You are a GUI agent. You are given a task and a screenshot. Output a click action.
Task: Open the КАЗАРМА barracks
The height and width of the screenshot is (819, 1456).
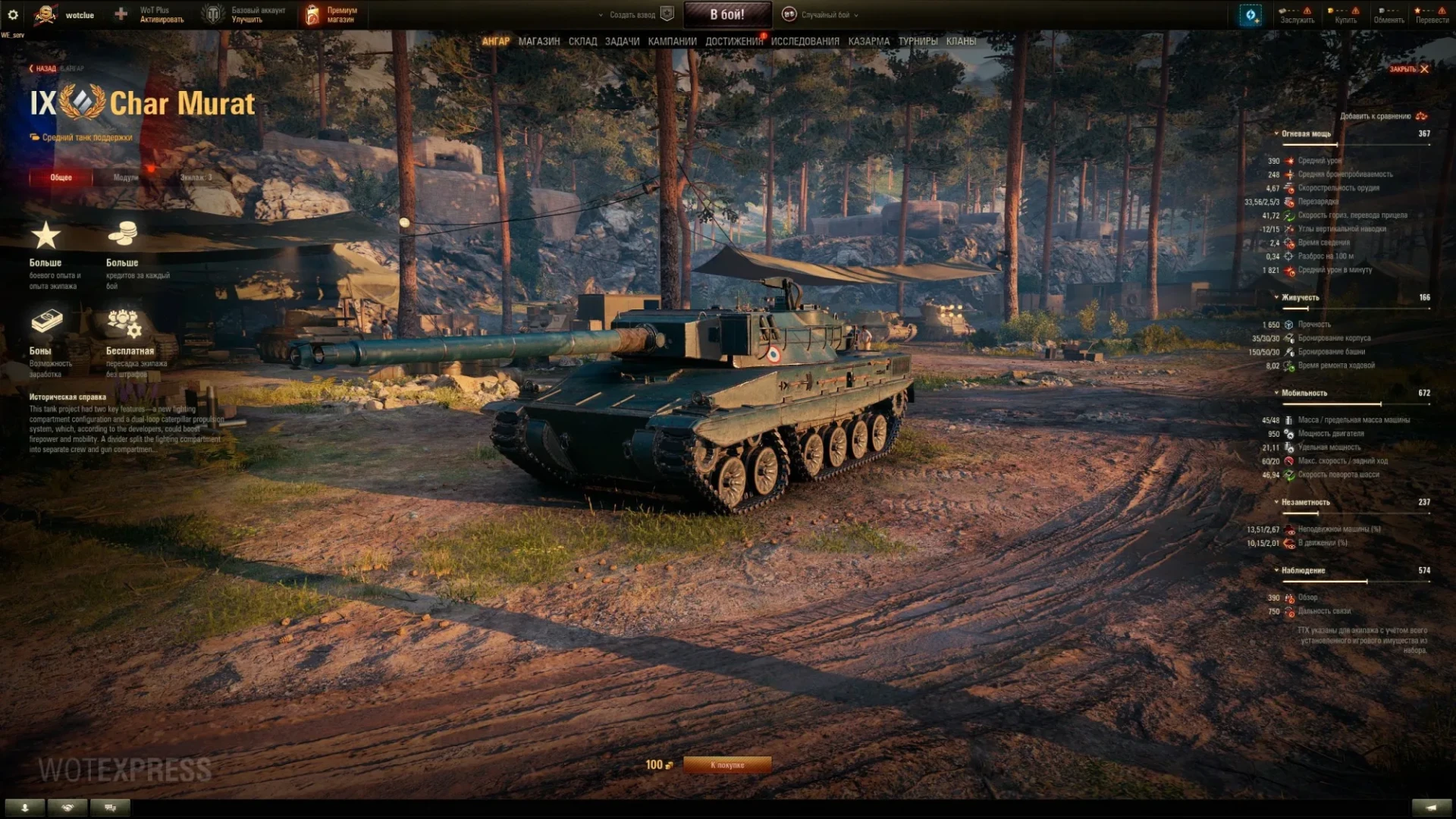868,42
